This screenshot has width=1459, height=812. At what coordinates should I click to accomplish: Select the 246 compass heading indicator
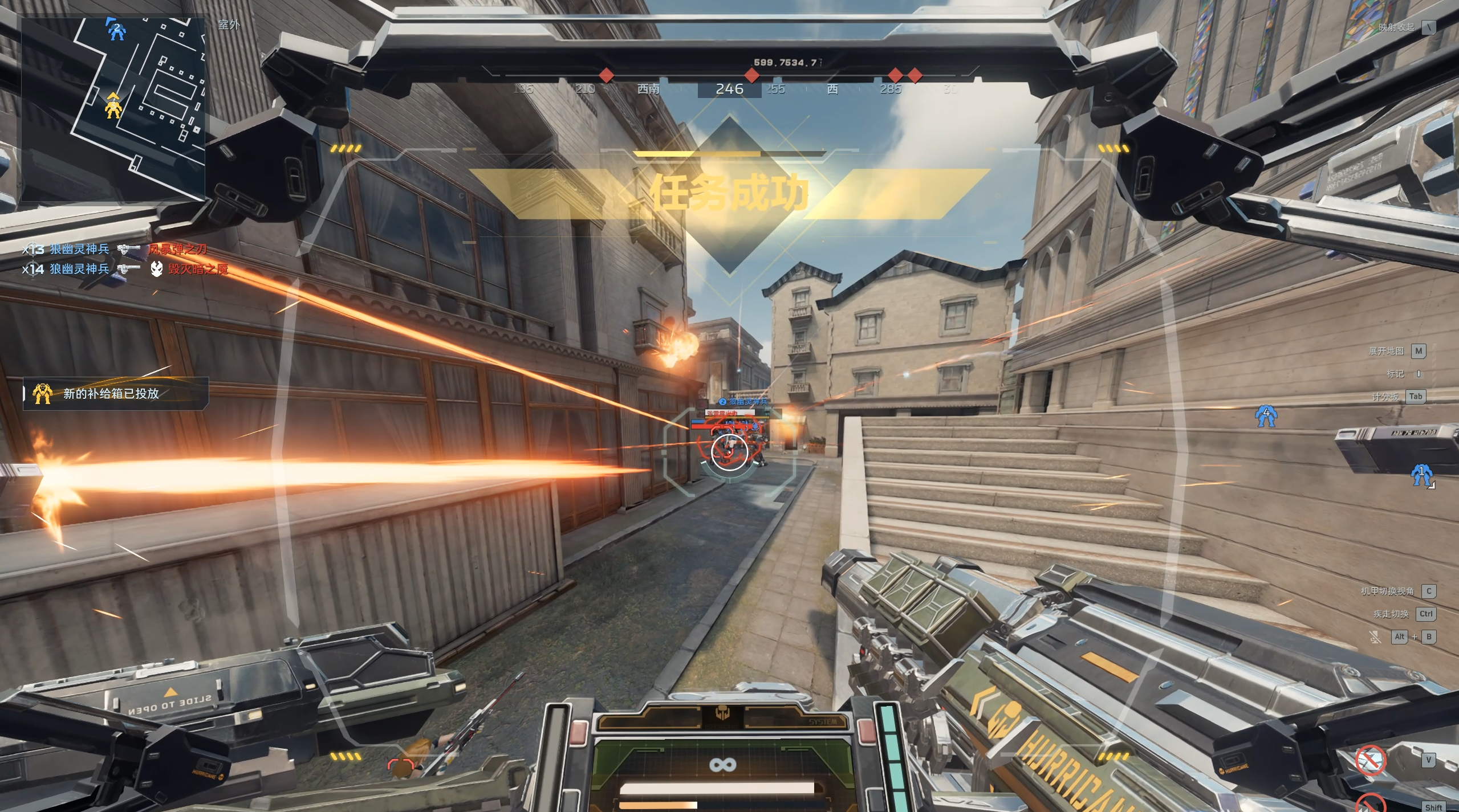click(729, 89)
